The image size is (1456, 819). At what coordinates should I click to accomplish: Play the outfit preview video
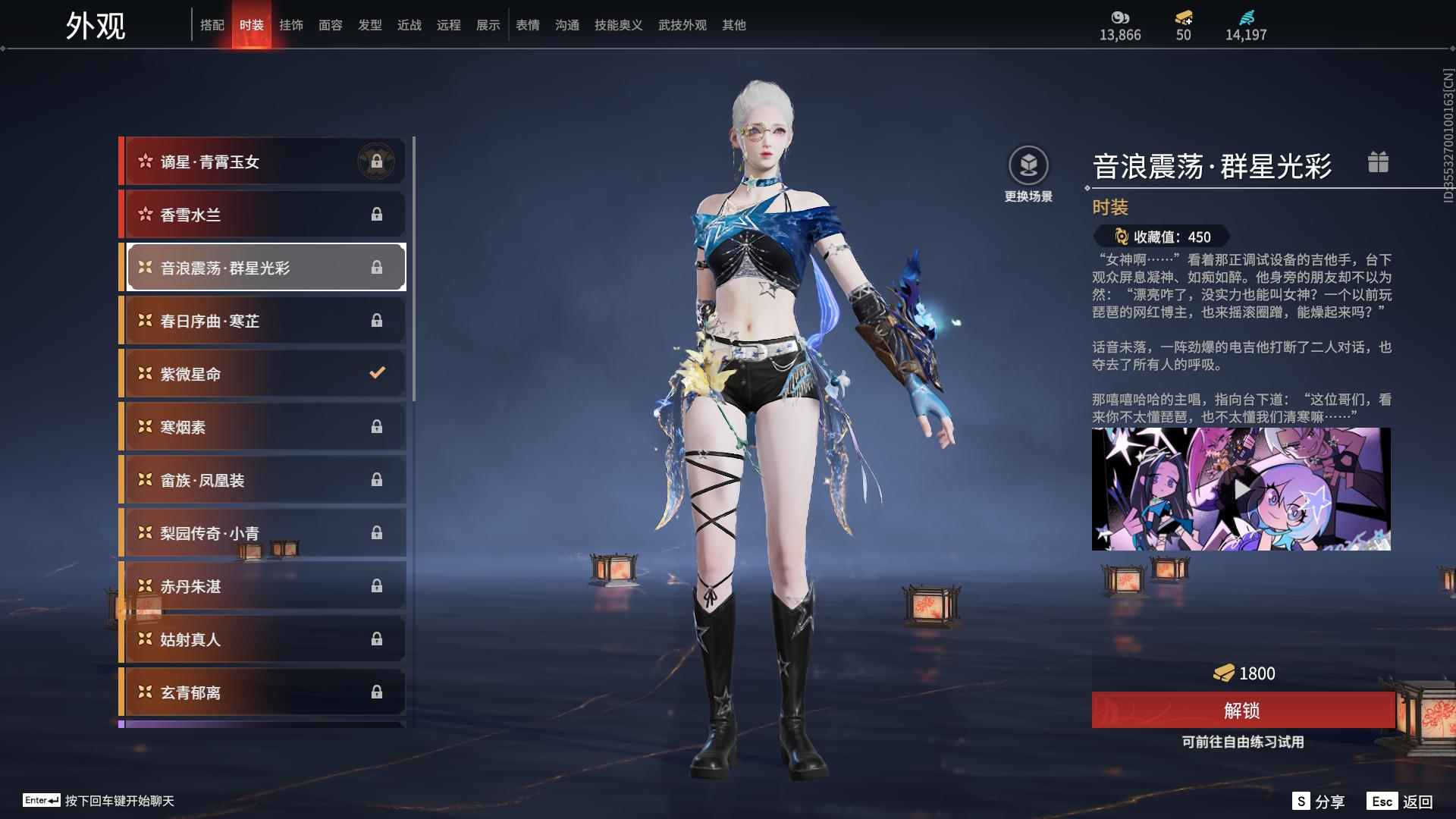coord(1242,489)
